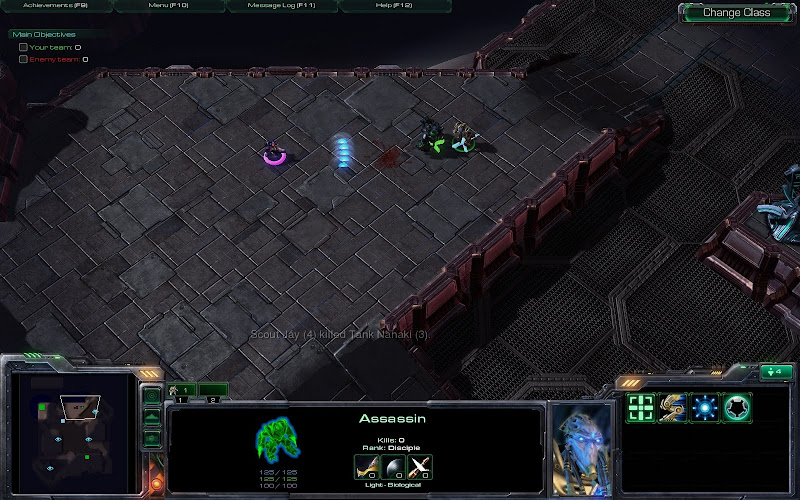Toggle the Enemy team objective checkbox

(x=24, y=59)
